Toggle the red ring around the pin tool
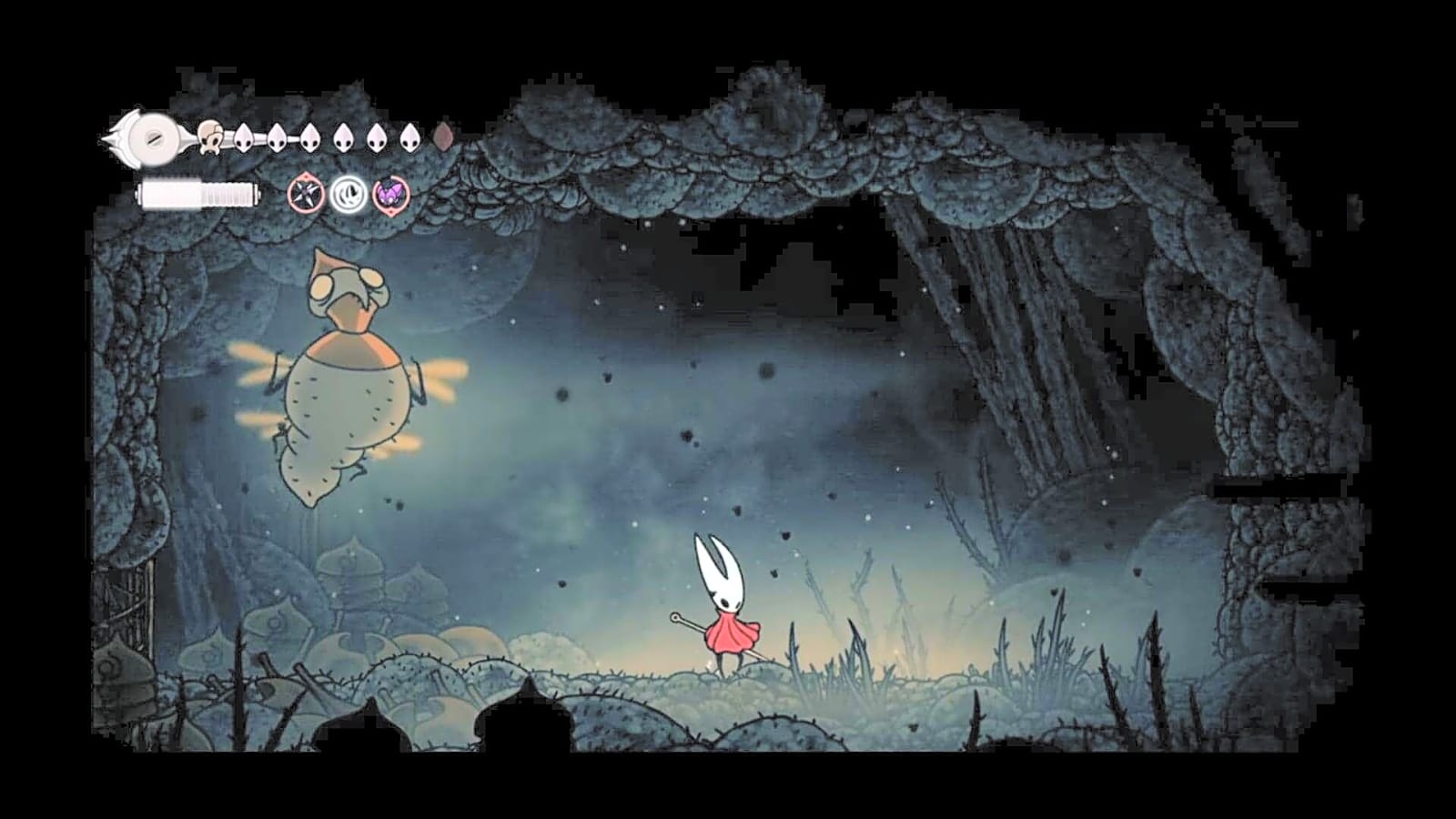This screenshot has height=819, width=1456. [x=306, y=194]
